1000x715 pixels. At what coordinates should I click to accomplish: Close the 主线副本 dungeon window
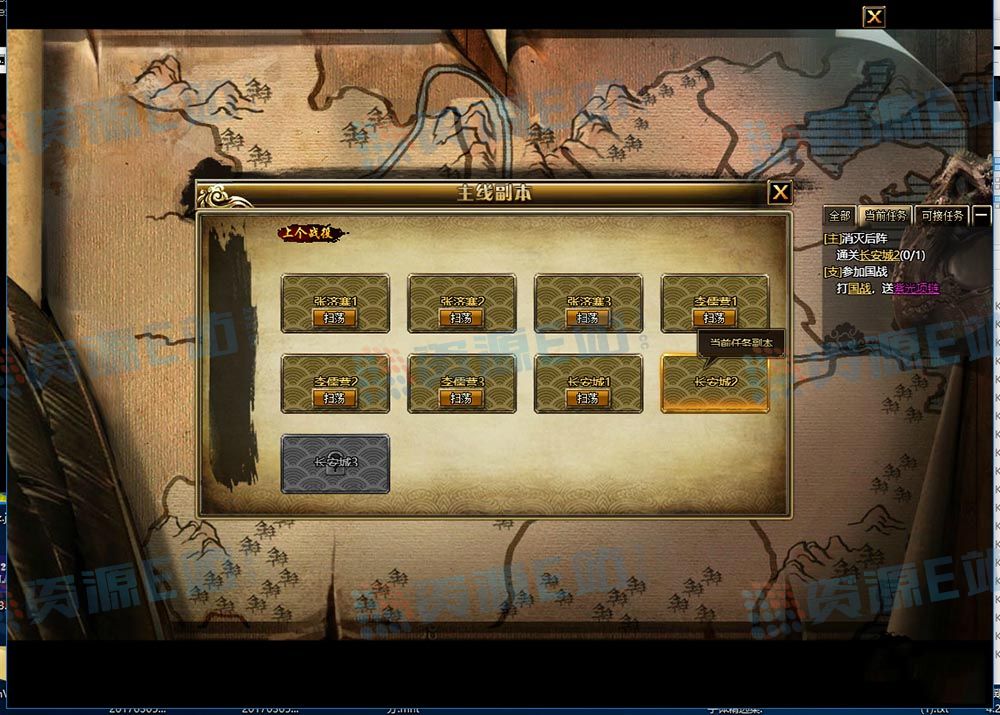[780, 193]
